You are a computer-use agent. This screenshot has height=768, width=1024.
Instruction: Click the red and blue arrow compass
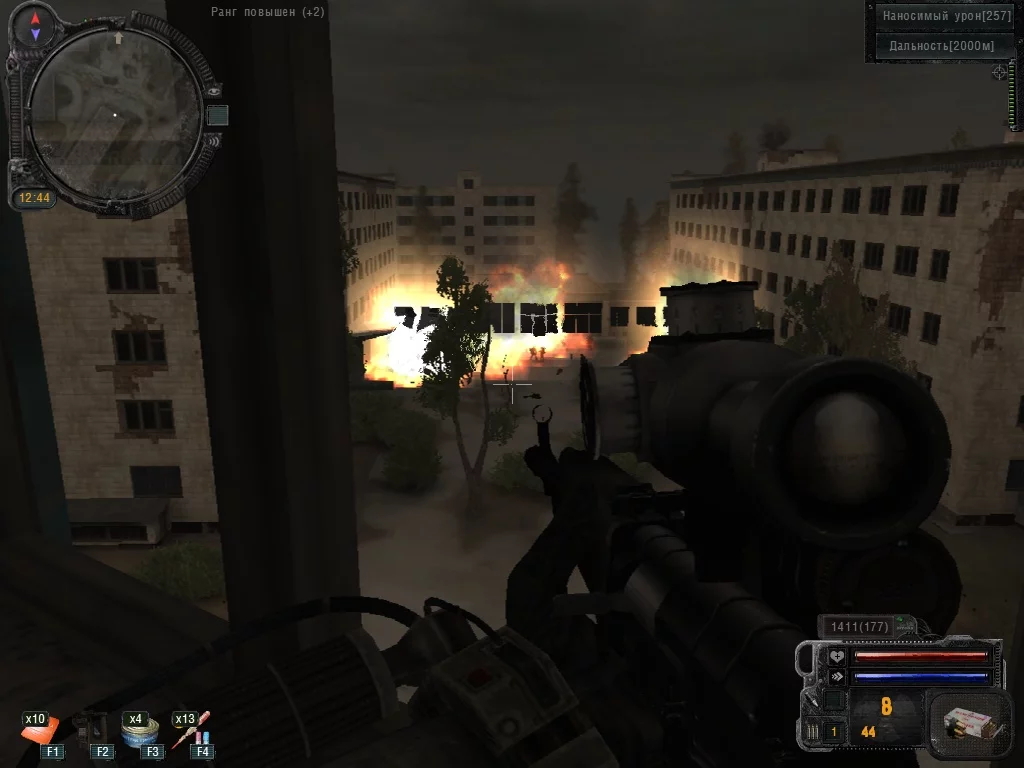(36, 26)
